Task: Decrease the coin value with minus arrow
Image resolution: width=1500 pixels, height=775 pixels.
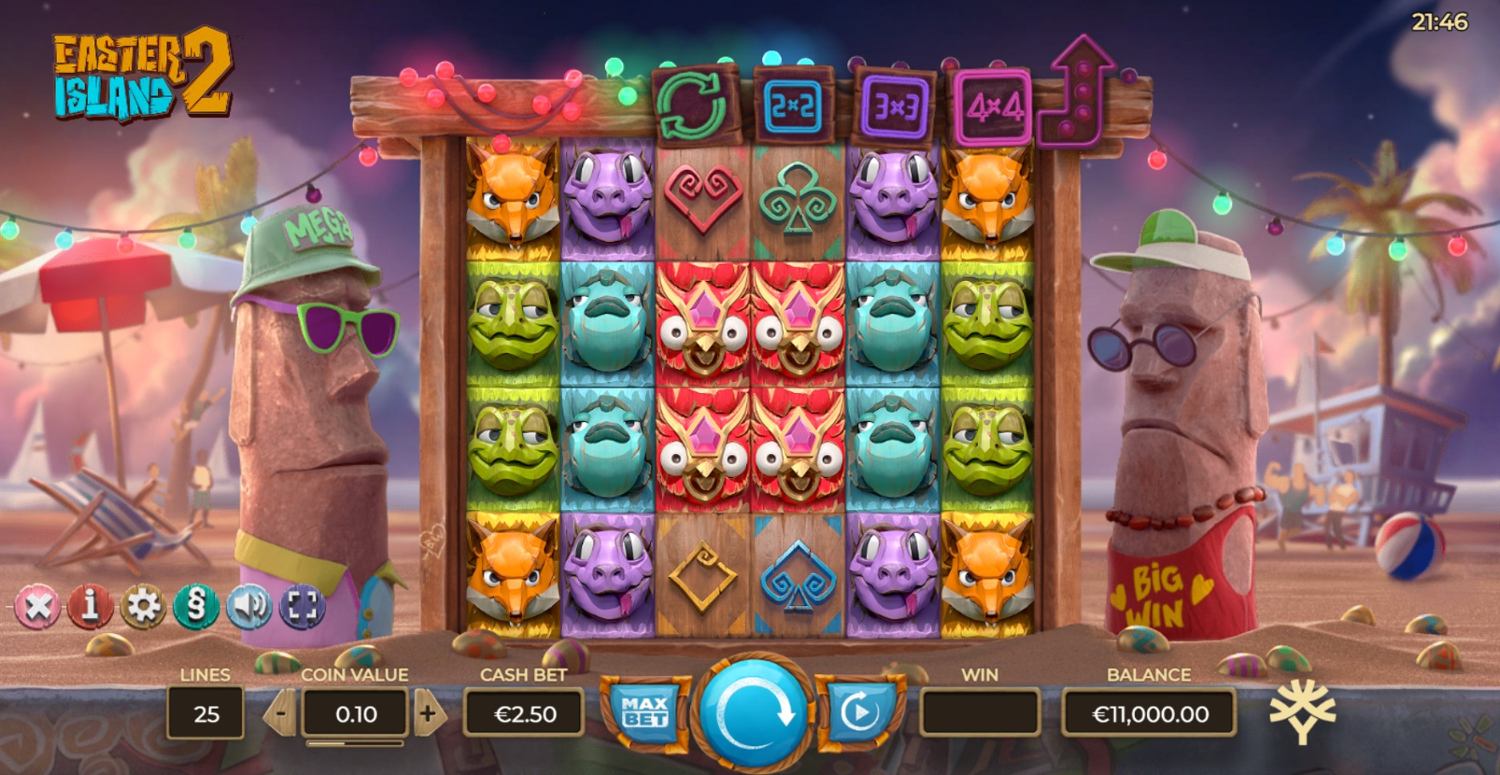Action: (x=281, y=713)
